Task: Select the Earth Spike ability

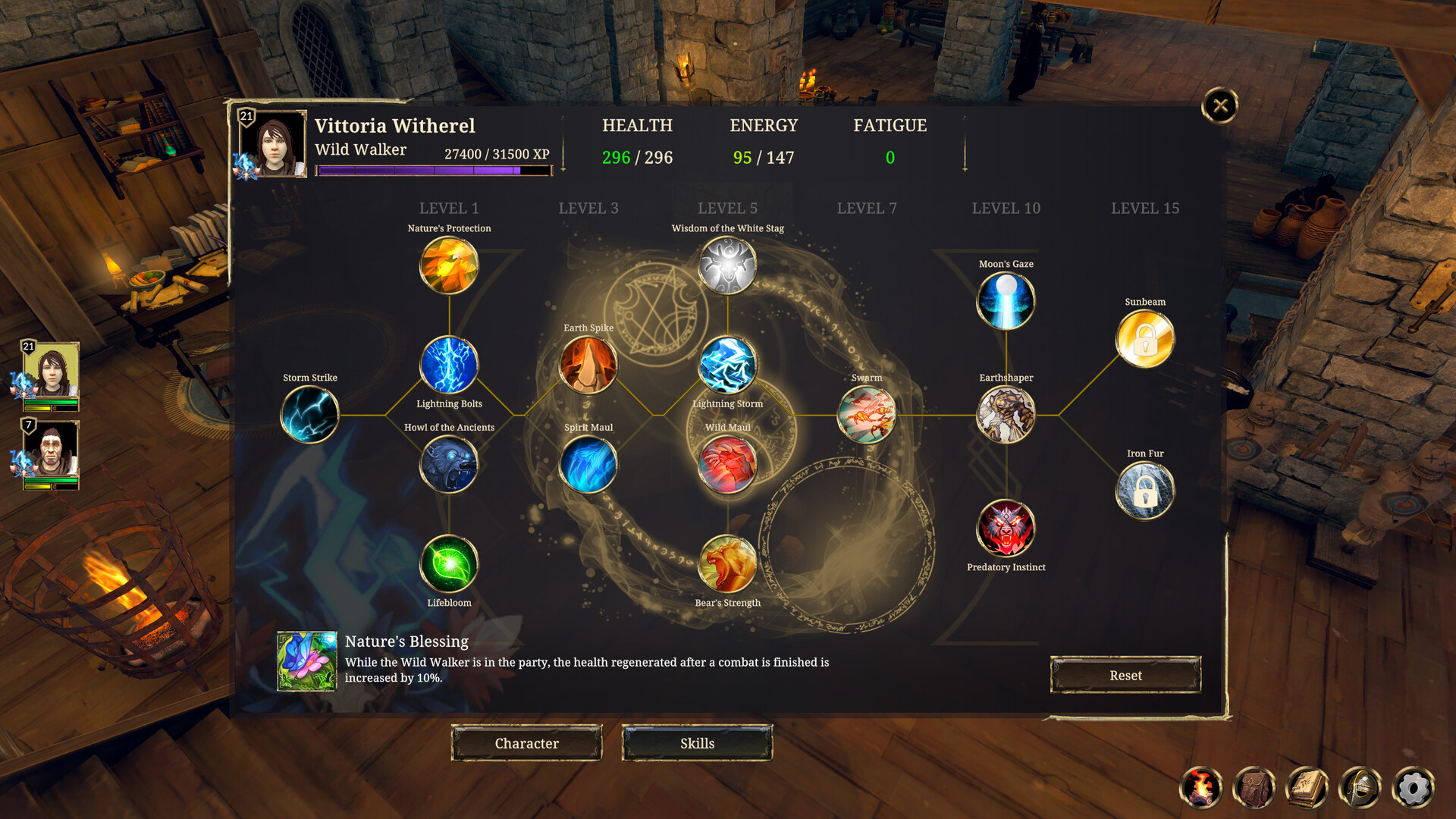Action: click(588, 365)
